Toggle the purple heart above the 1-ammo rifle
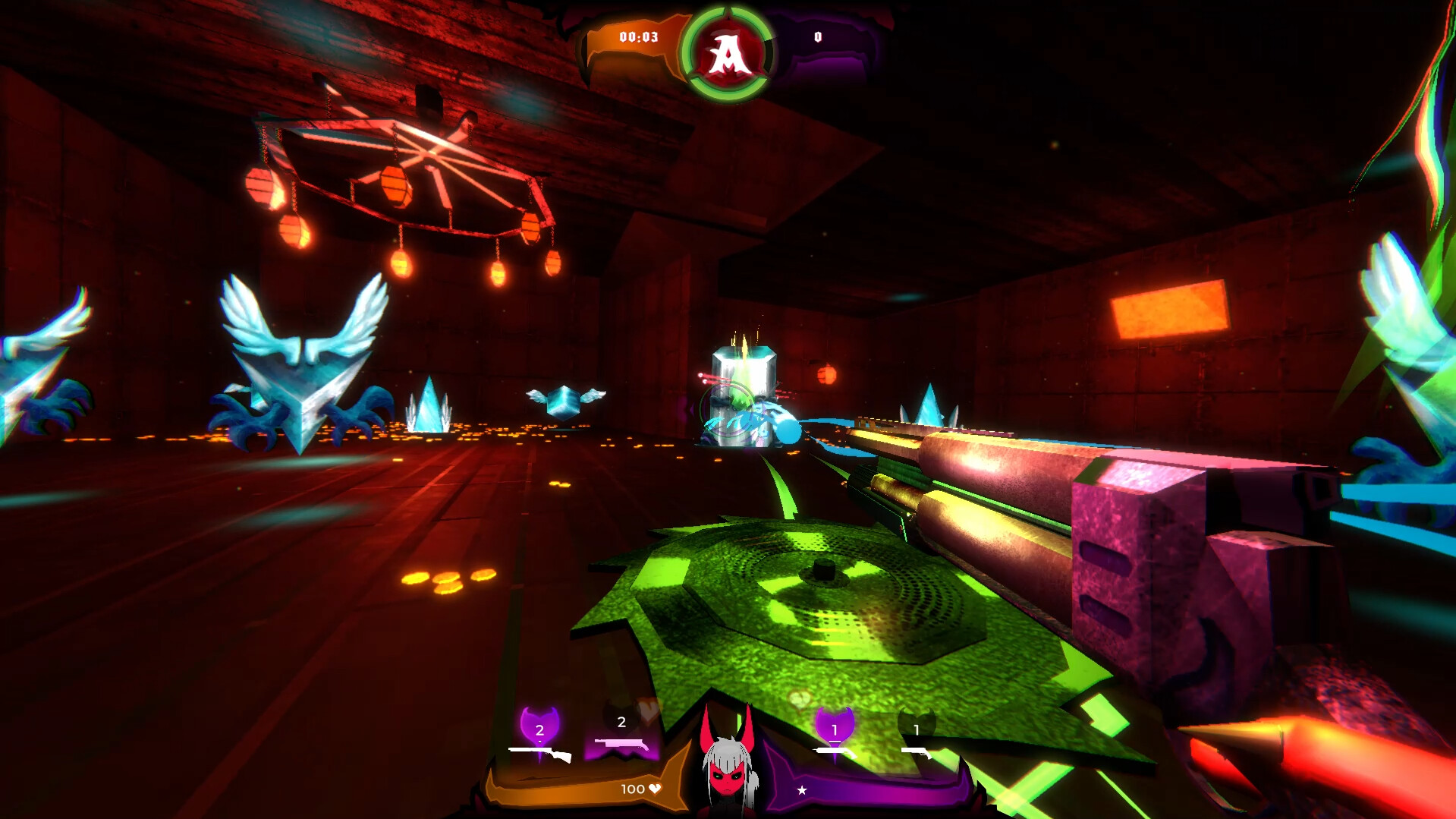 tap(834, 724)
